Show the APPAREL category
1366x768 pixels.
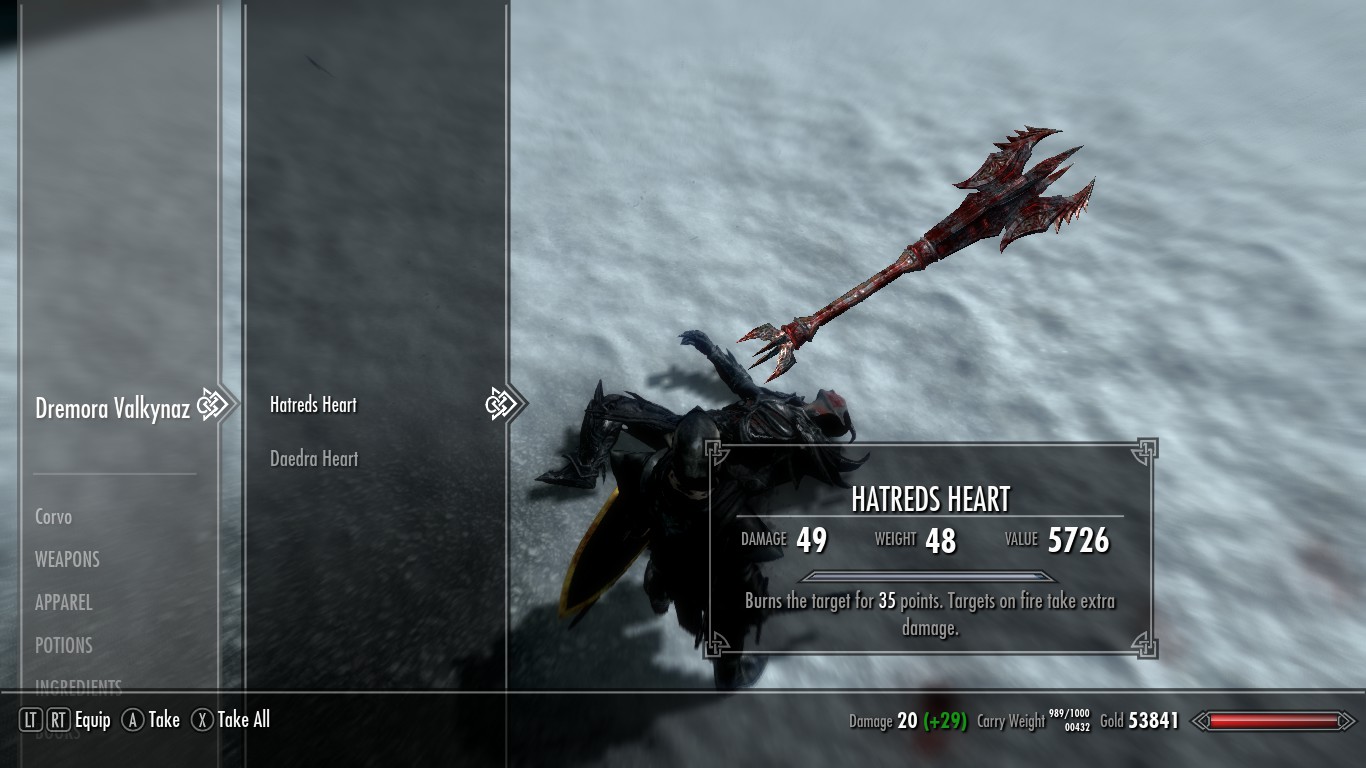pyautogui.click(x=64, y=603)
